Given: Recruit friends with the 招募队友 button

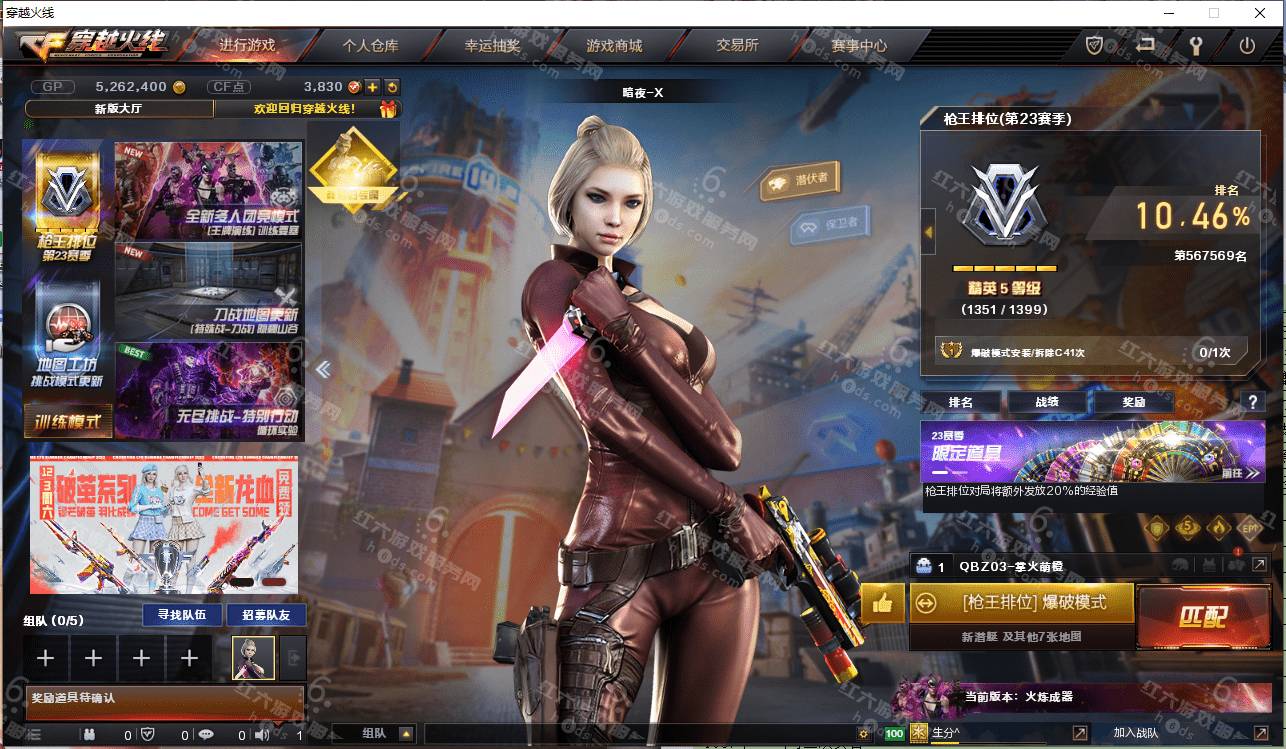Looking at the screenshot, I should (x=259, y=615).
